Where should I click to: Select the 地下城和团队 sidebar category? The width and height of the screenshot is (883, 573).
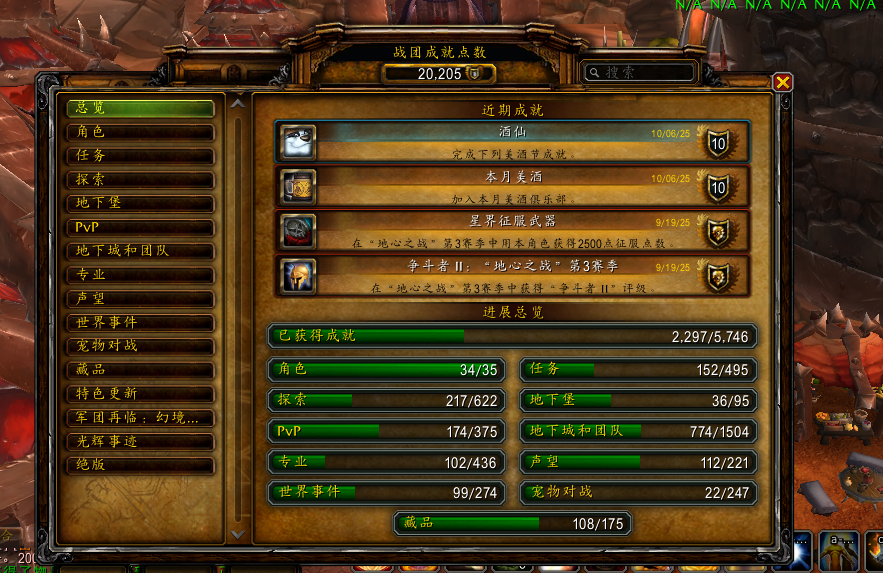(140, 251)
